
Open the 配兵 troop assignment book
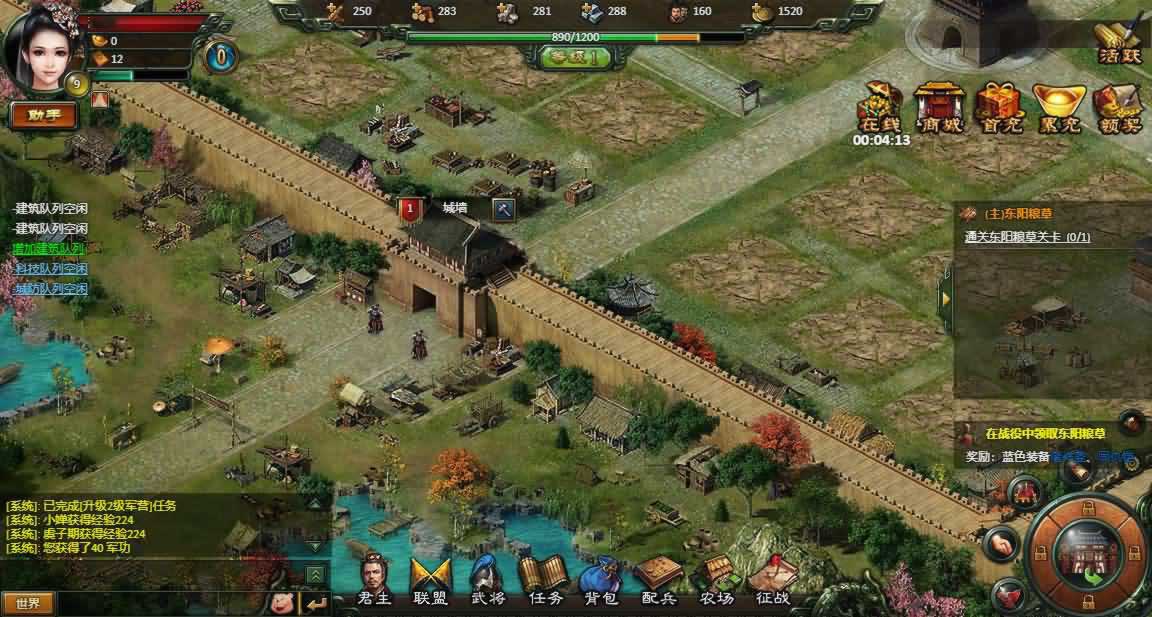tap(659, 581)
